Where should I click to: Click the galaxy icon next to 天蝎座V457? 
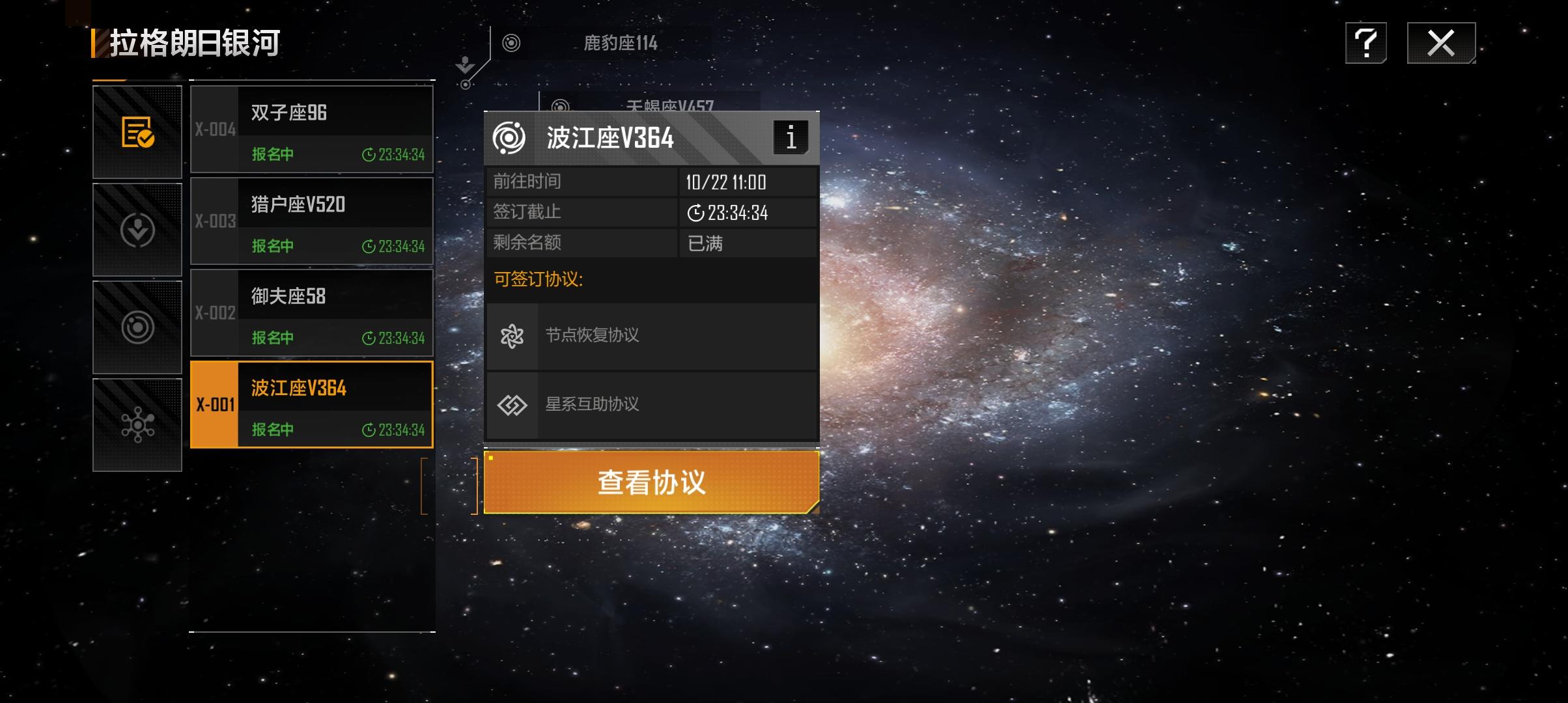tap(559, 104)
